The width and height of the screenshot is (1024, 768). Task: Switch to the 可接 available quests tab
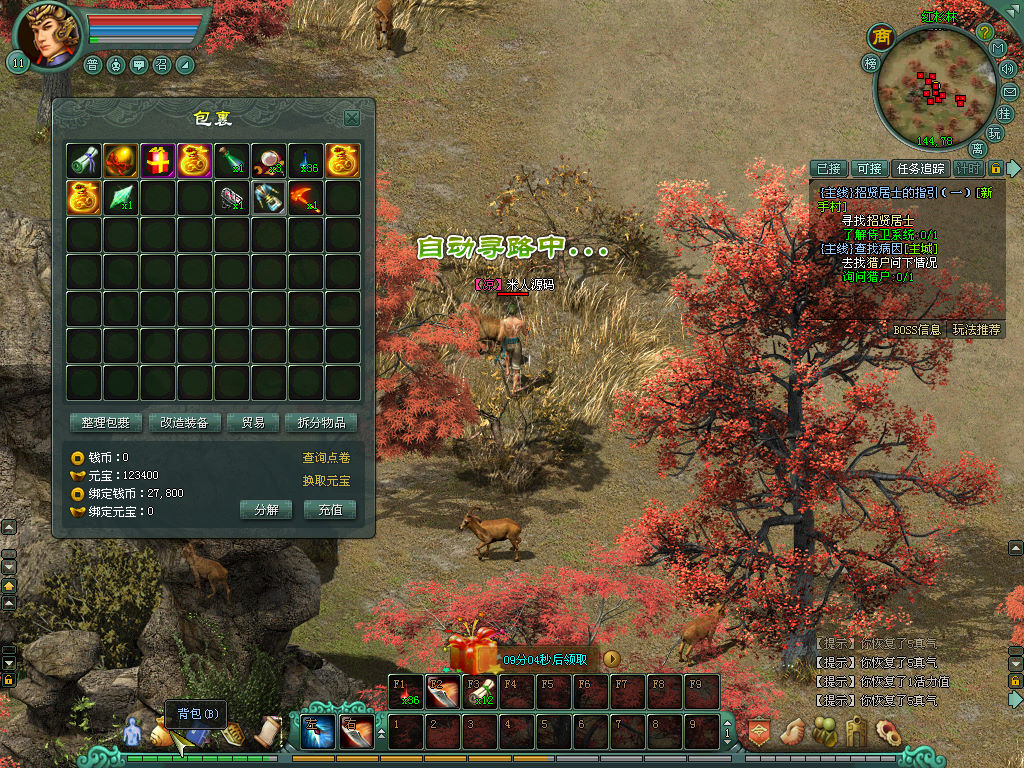869,169
